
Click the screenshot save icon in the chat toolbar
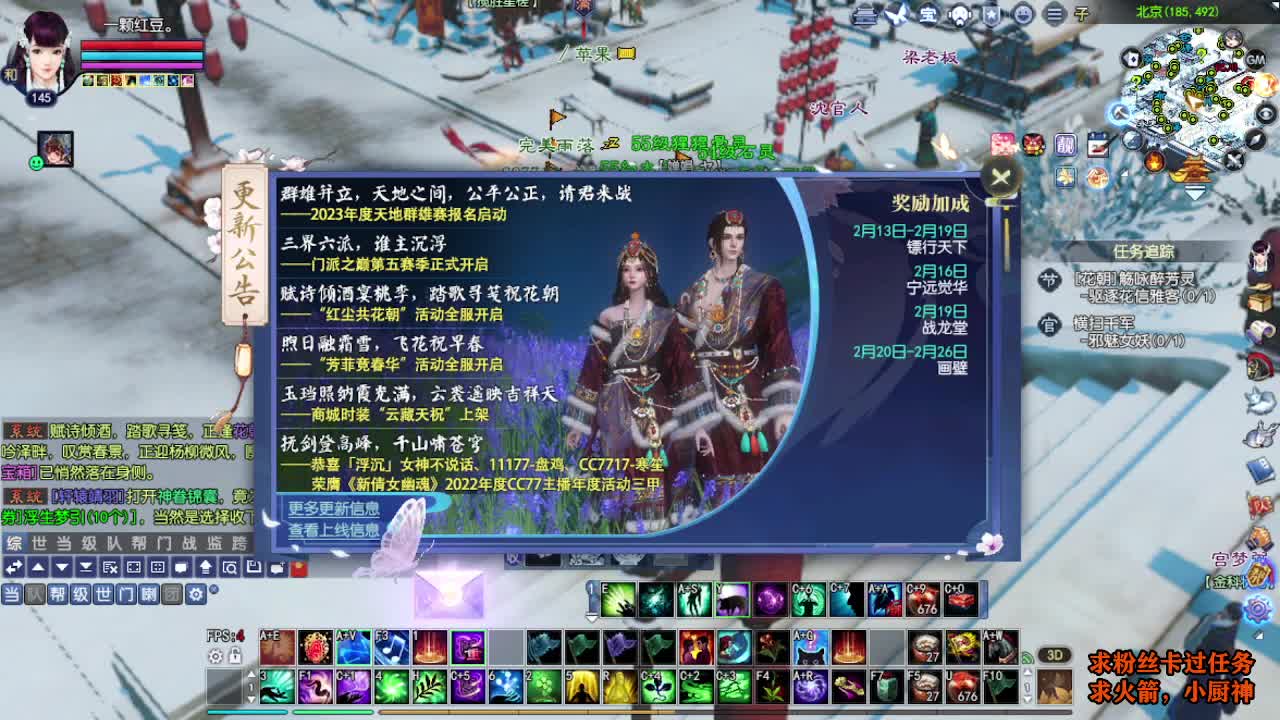coord(254,567)
